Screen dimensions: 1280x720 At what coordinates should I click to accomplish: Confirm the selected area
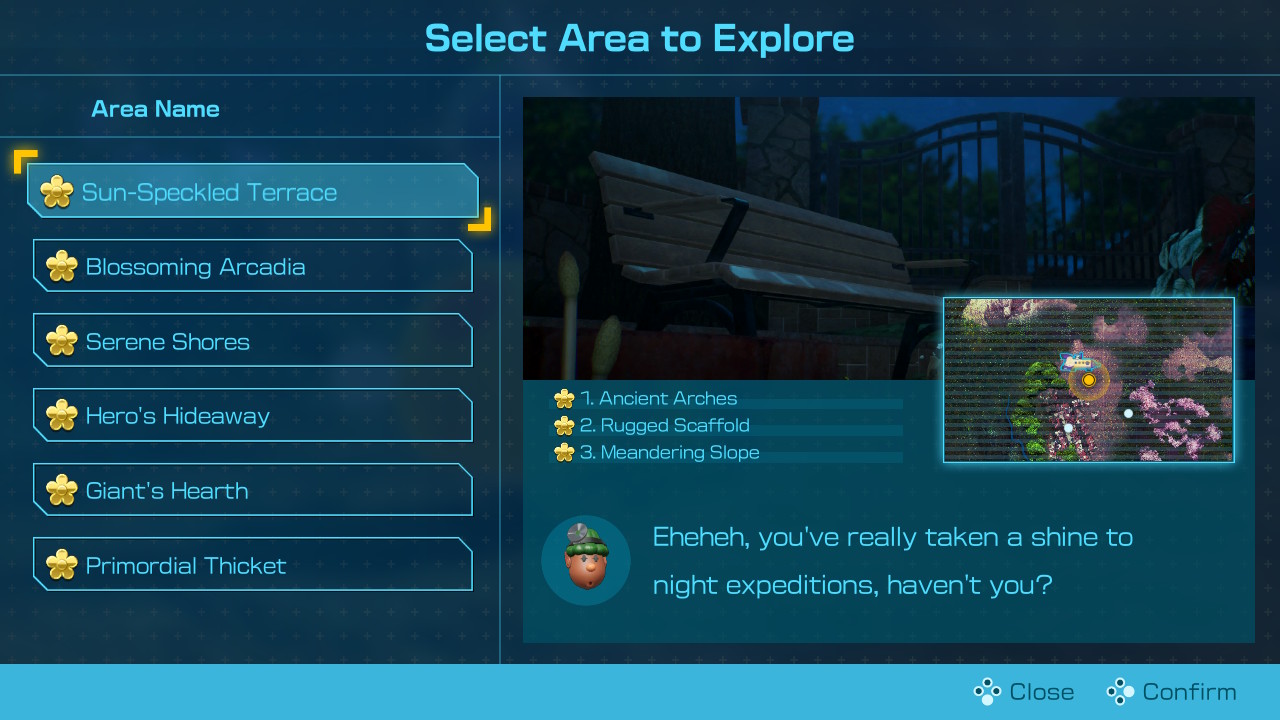(1171, 692)
